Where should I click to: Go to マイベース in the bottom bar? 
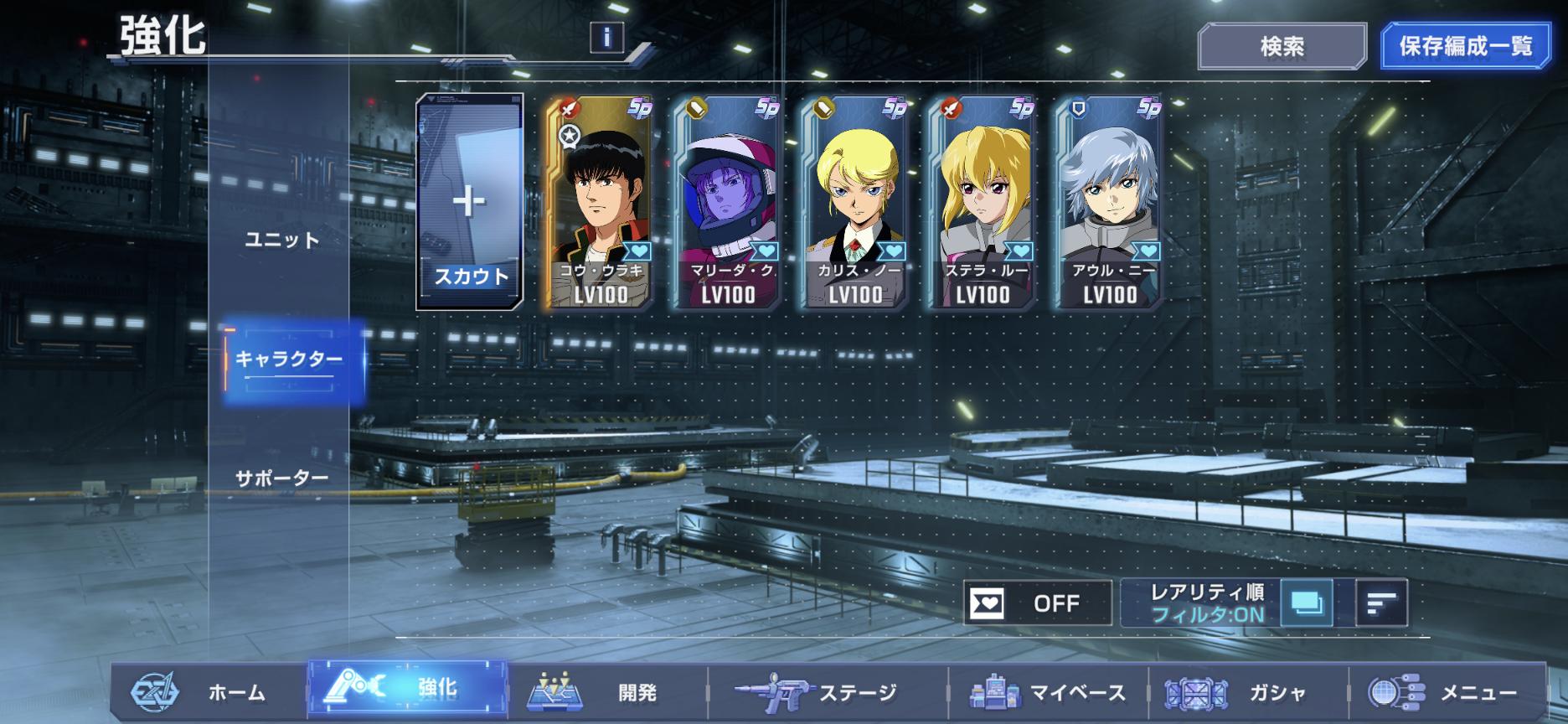(x=1047, y=692)
